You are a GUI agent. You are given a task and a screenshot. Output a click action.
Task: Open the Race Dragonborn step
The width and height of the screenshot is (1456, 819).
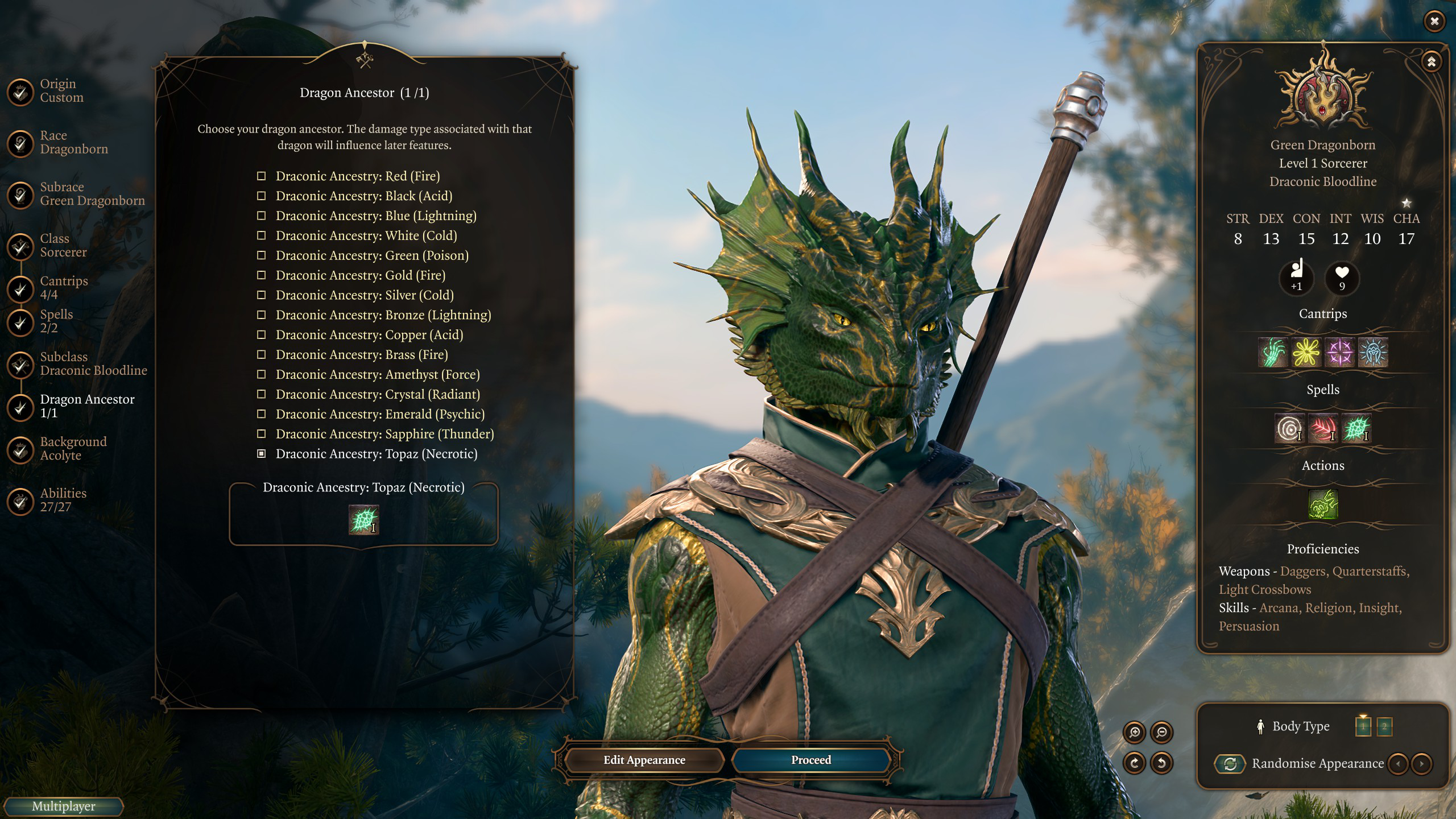(x=73, y=142)
